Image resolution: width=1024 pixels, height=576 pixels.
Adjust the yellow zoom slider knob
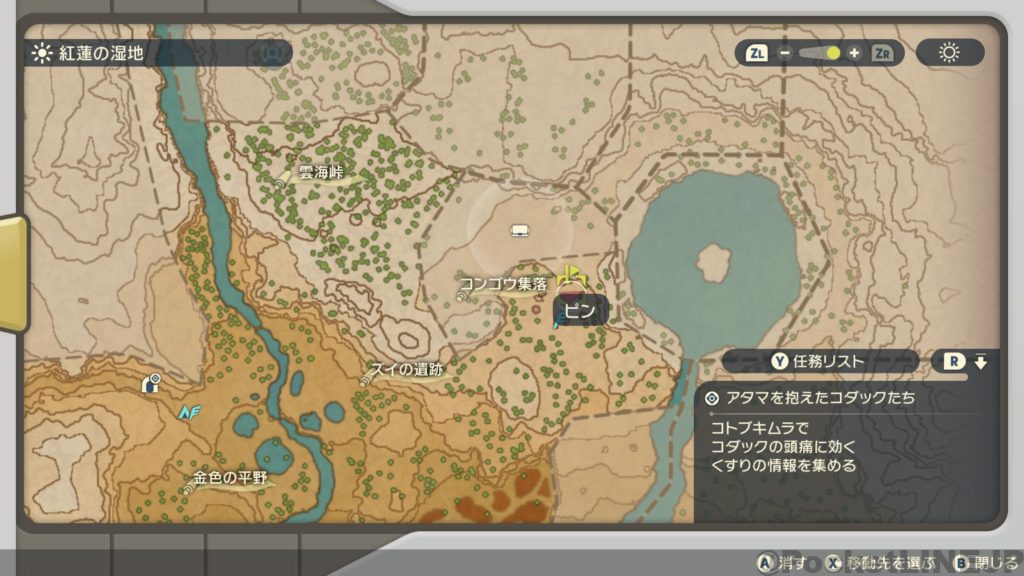click(x=832, y=53)
